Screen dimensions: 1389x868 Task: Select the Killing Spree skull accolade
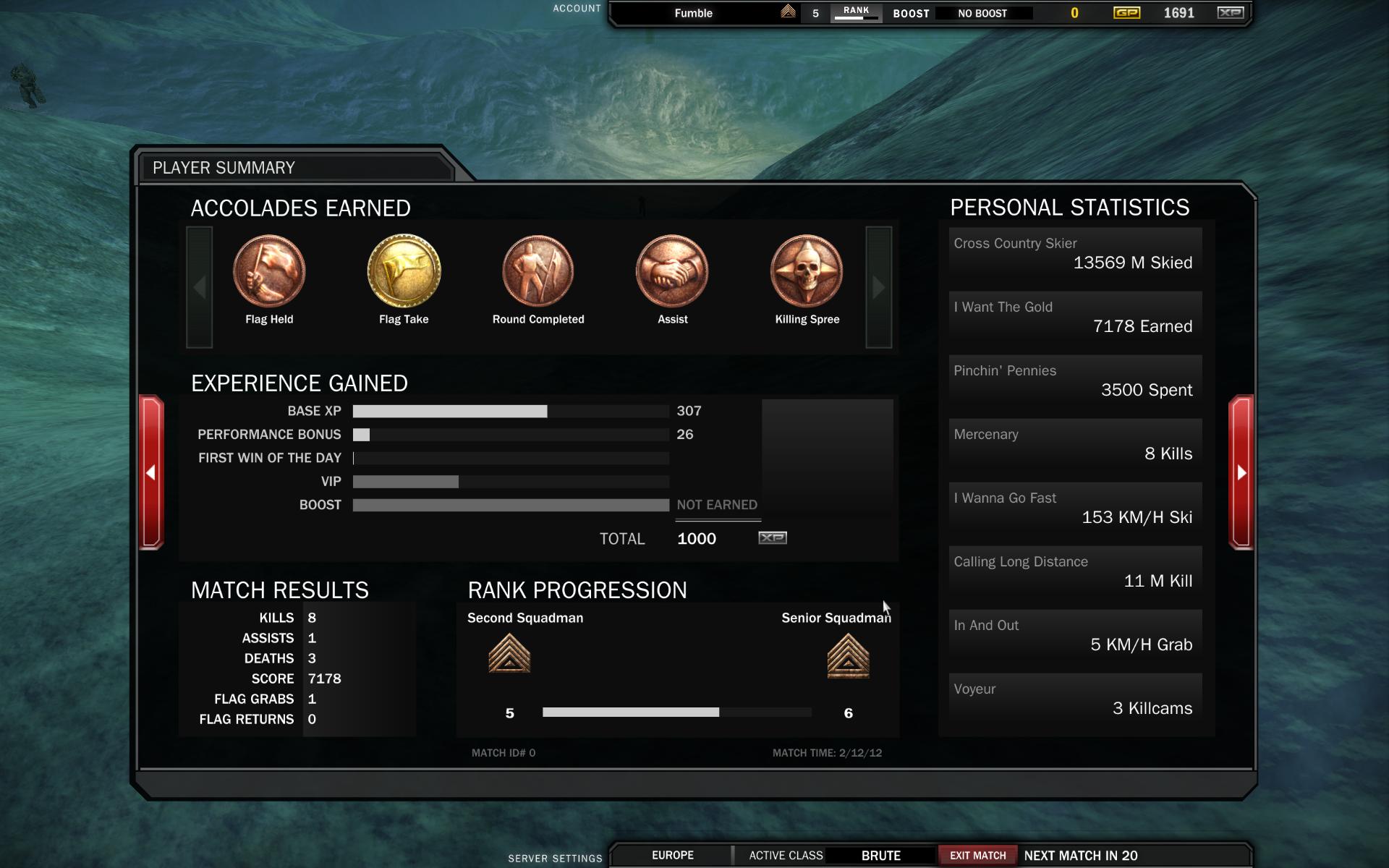pyautogui.click(x=807, y=271)
